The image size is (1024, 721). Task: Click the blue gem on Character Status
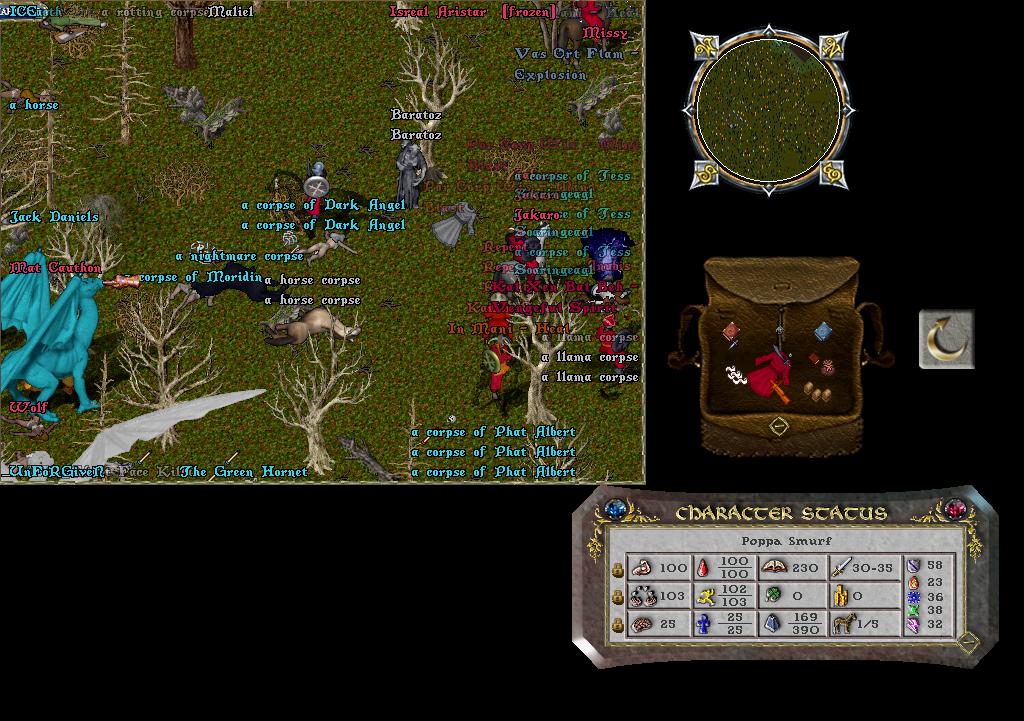(x=614, y=509)
